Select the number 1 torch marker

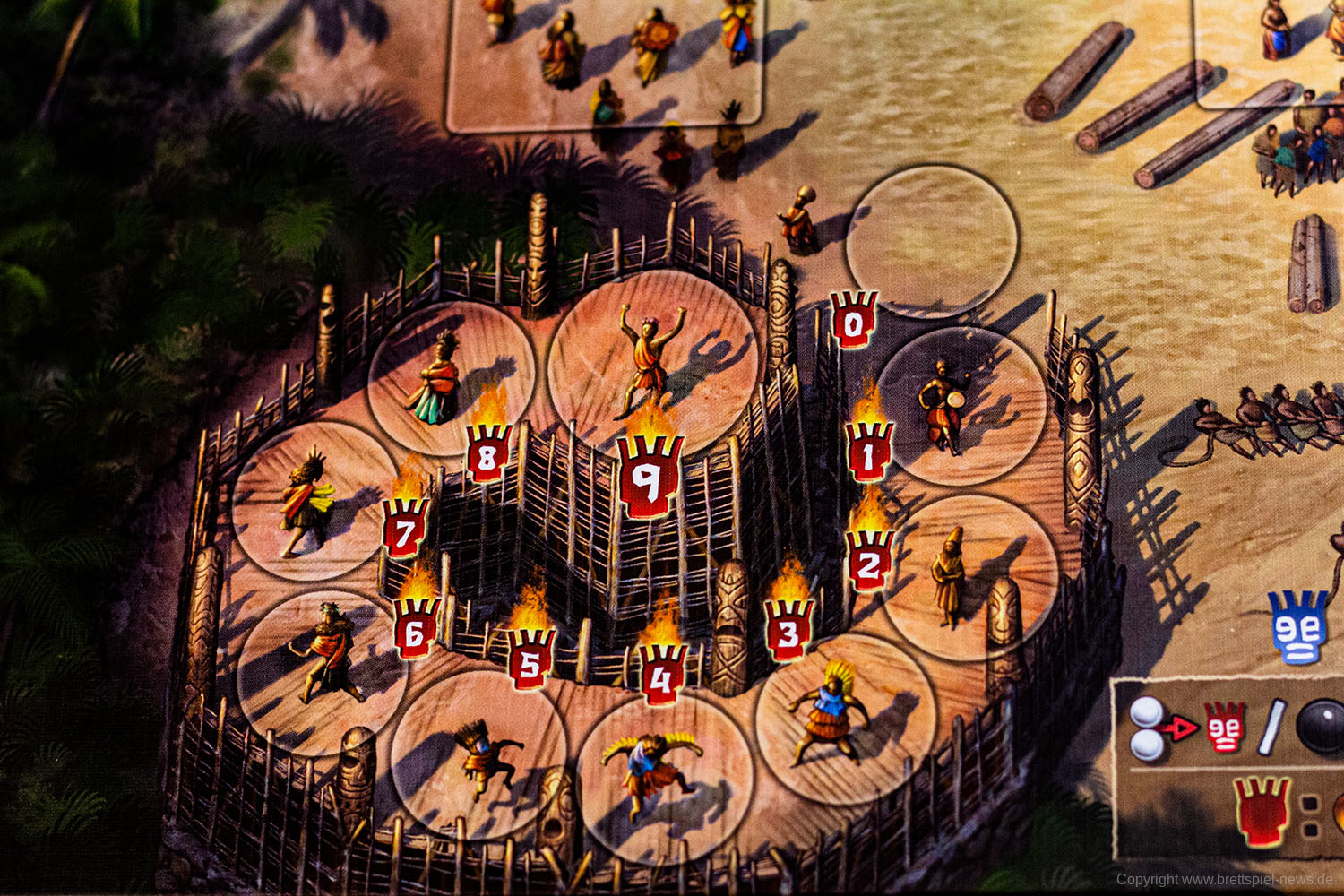click(x=867, y=452)
